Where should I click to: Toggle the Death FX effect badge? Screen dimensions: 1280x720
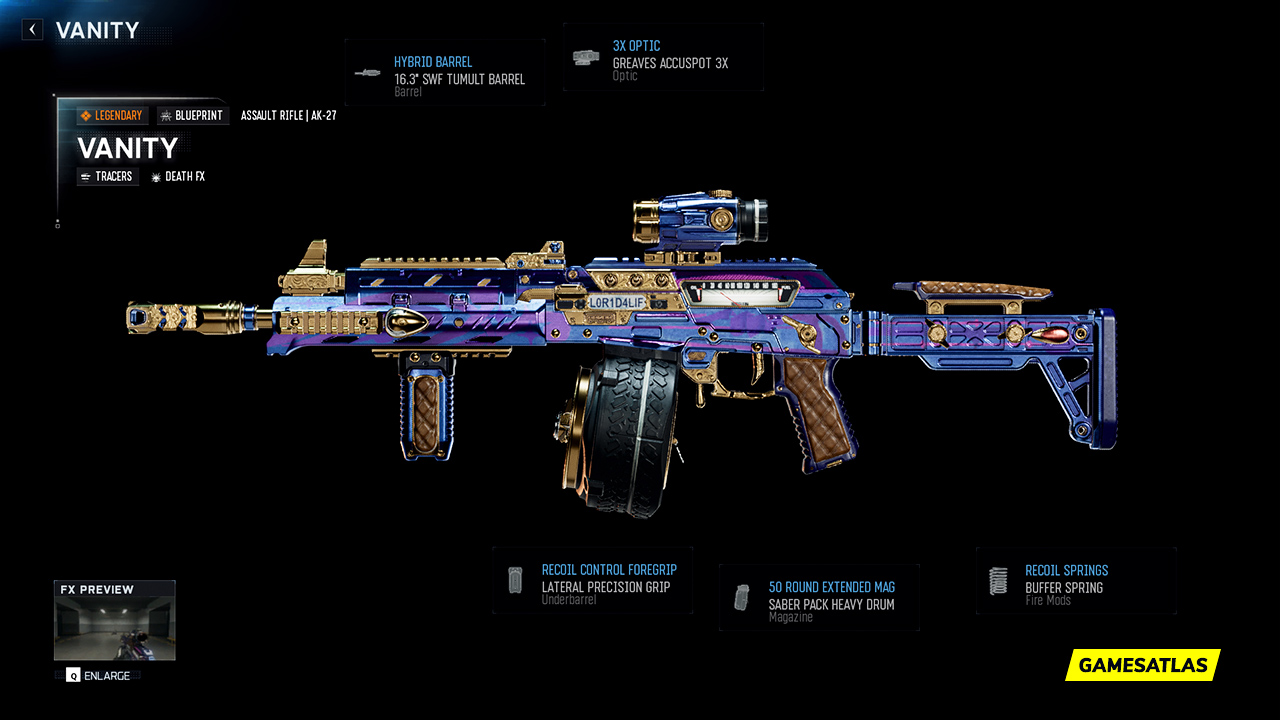click(178, 176)
